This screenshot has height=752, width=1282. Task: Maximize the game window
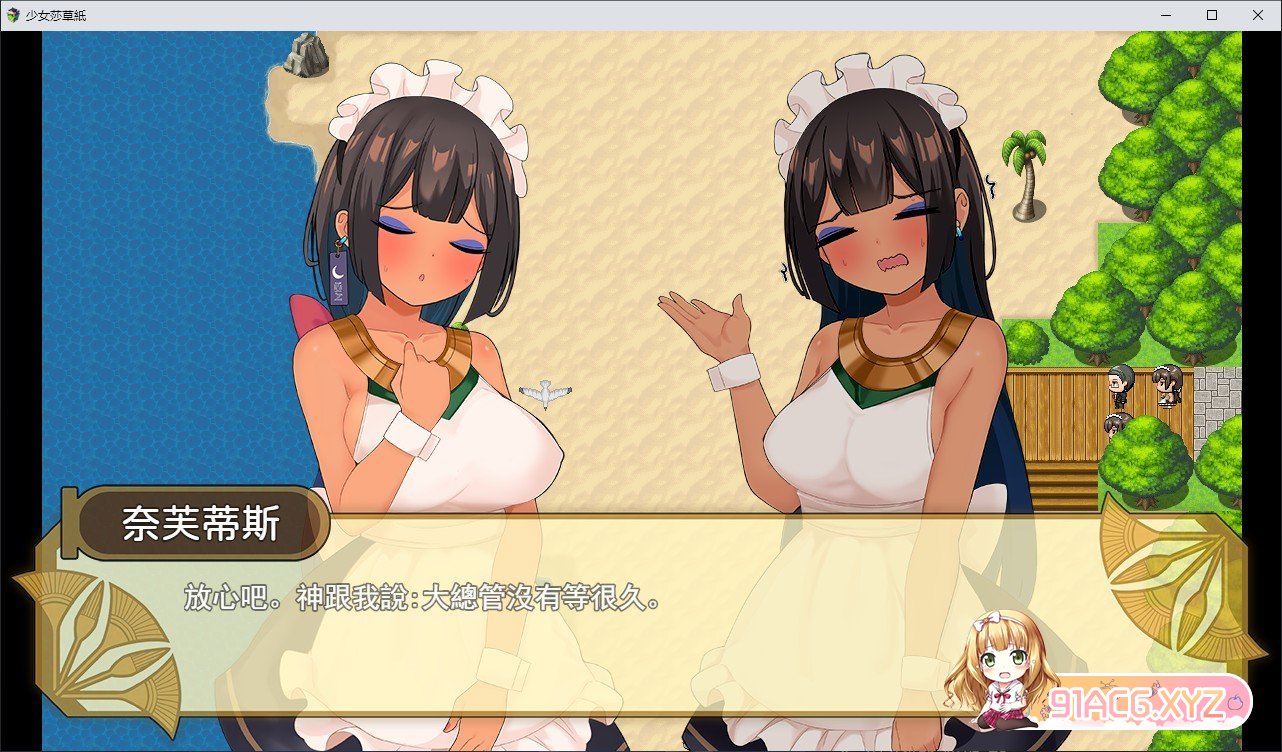(x=1212, y=15)
